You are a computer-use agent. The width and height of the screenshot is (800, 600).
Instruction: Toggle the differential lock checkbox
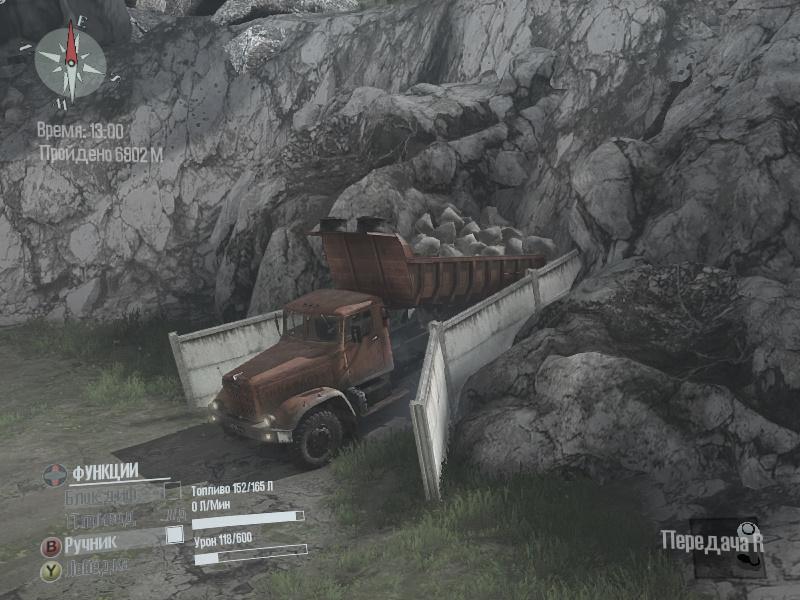(x=174, y=491)
